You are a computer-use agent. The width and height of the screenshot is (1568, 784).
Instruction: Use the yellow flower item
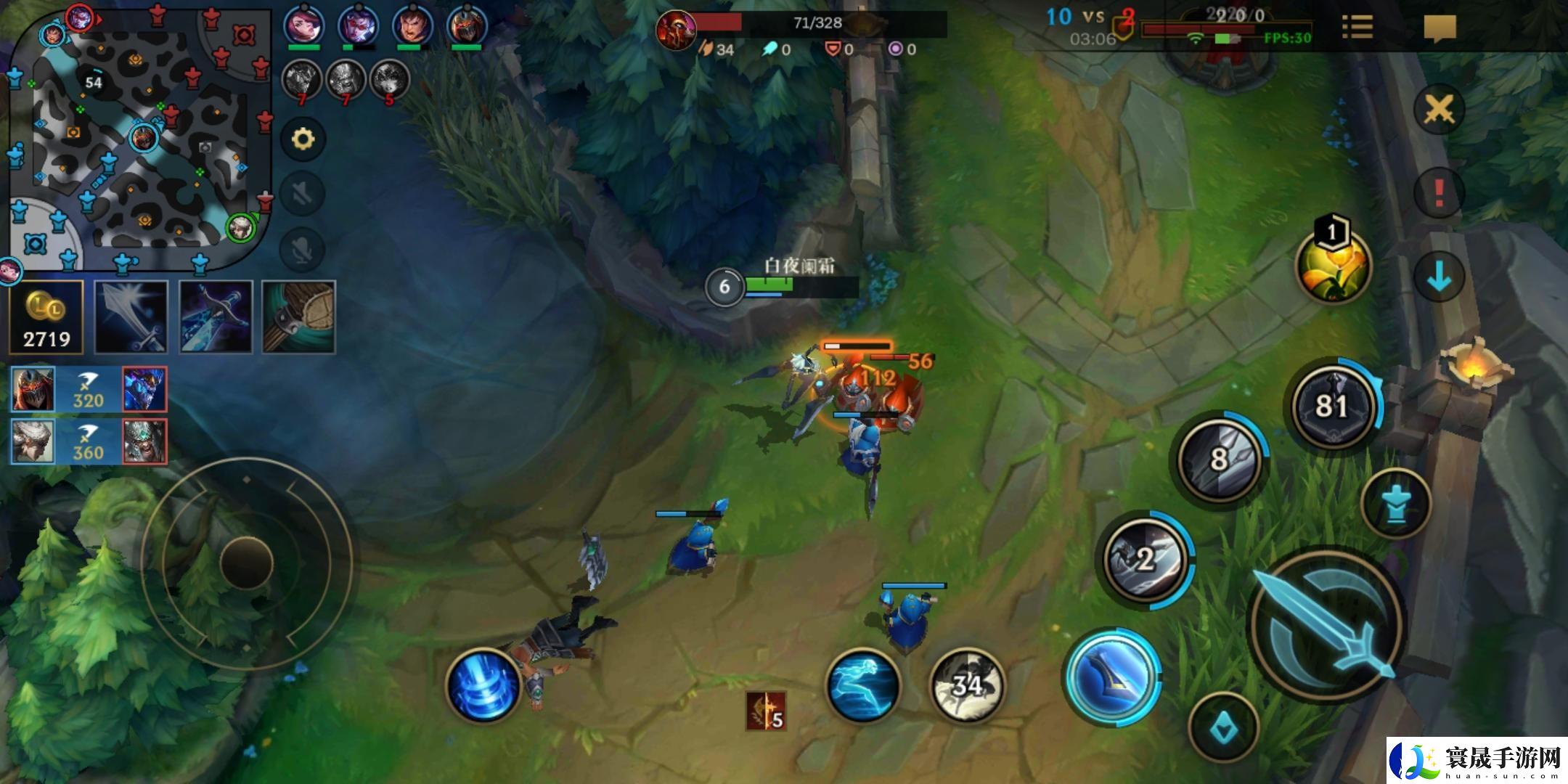[1333, 266]
